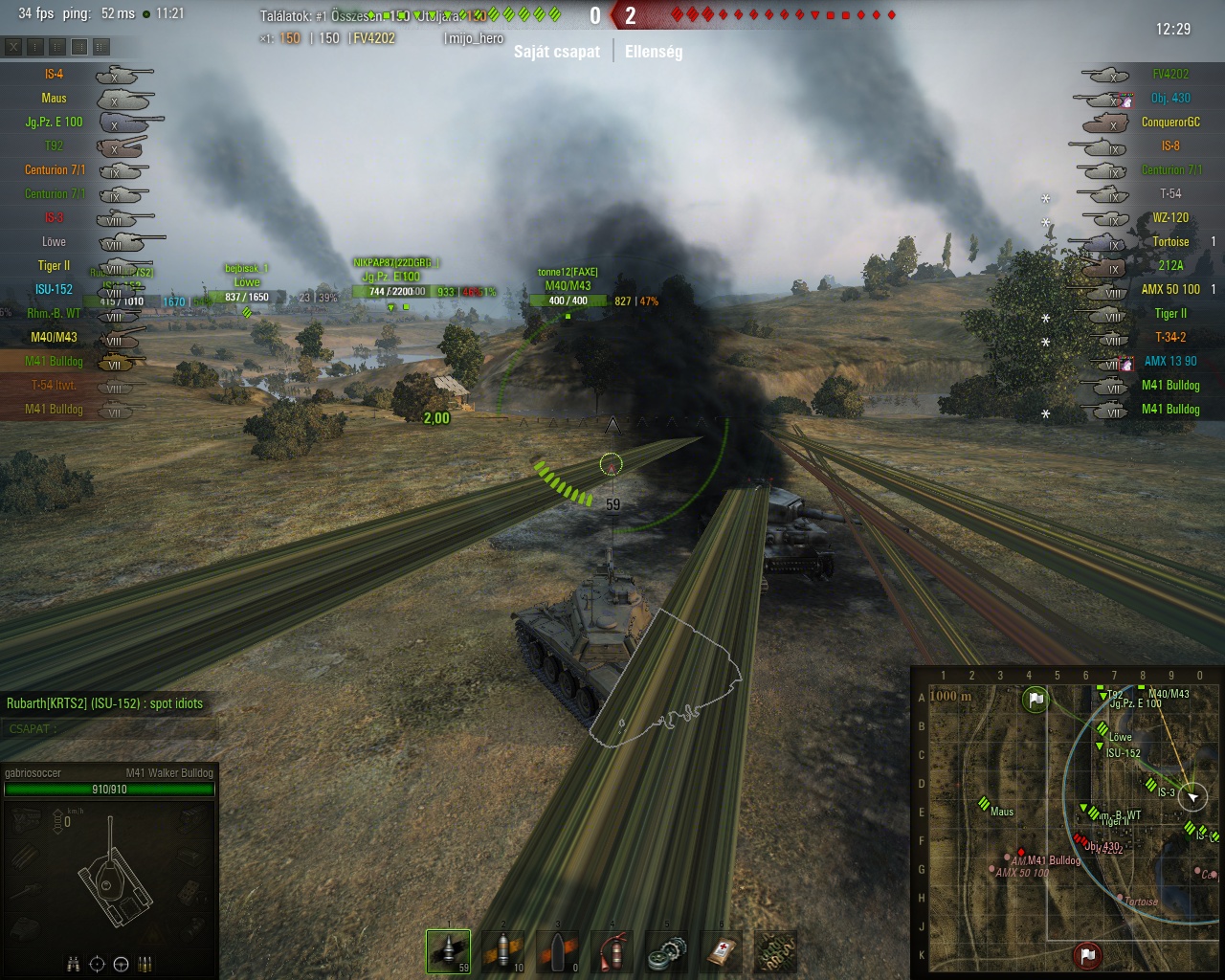
Task: Use the first aid kit consumable
Action: (721, 951)
